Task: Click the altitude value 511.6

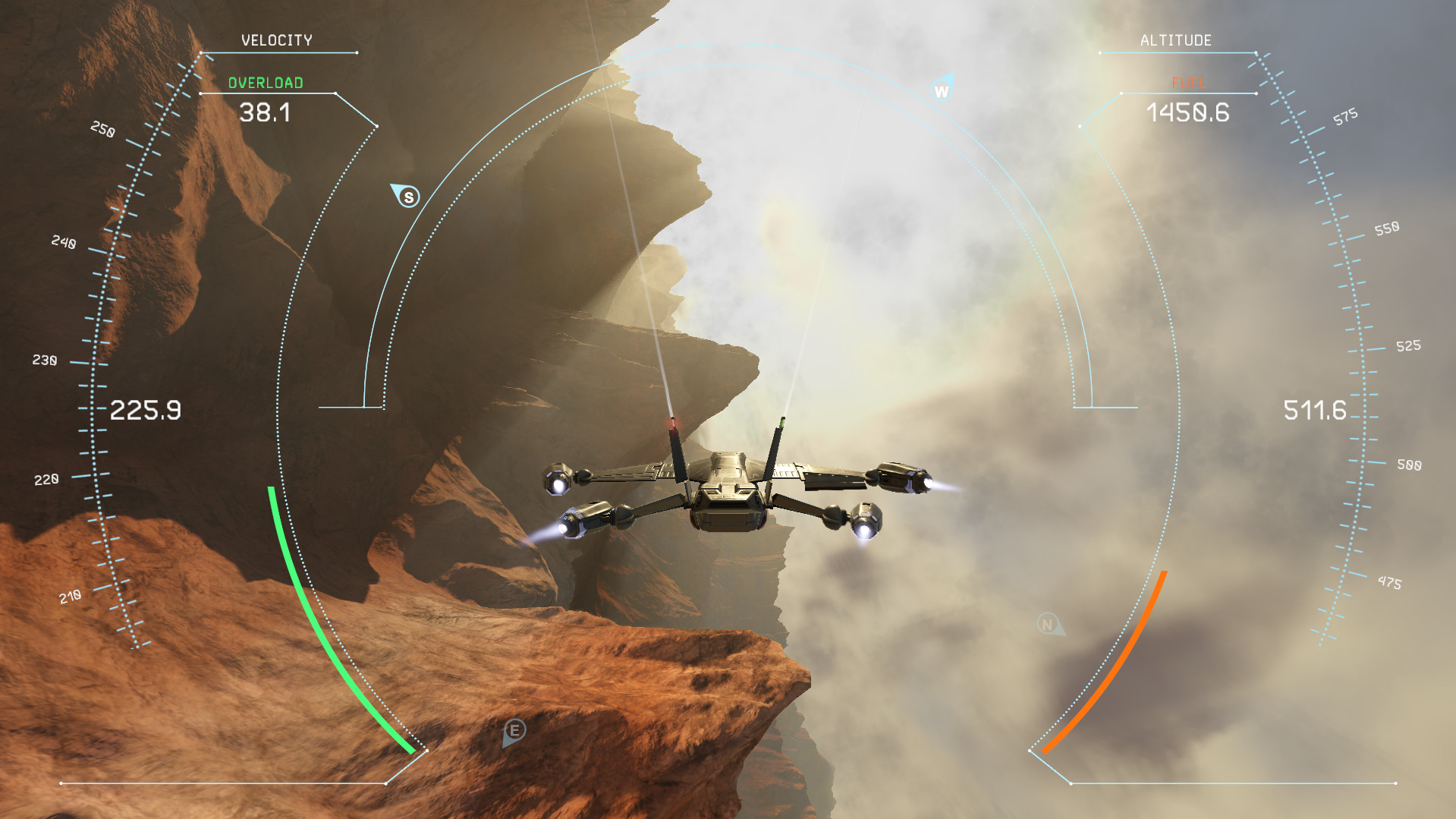Action: click(1315, 411)
